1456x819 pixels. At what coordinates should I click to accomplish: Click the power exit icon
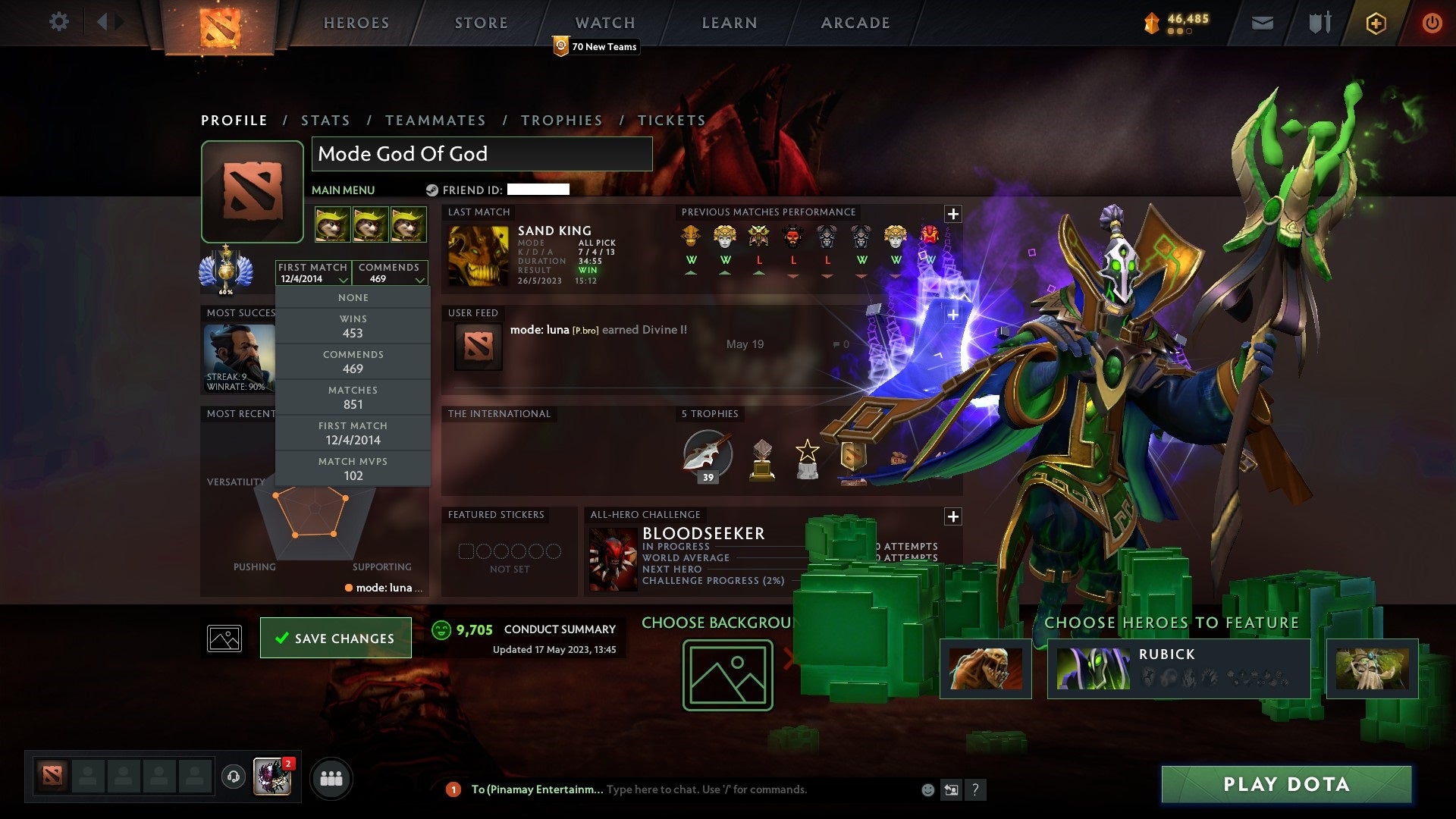(x=1432, y=22)
